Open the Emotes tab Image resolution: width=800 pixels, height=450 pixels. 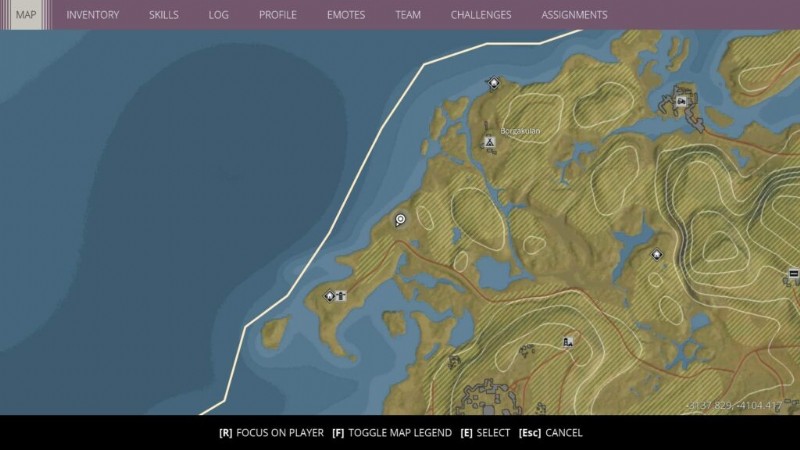(345, 15)
